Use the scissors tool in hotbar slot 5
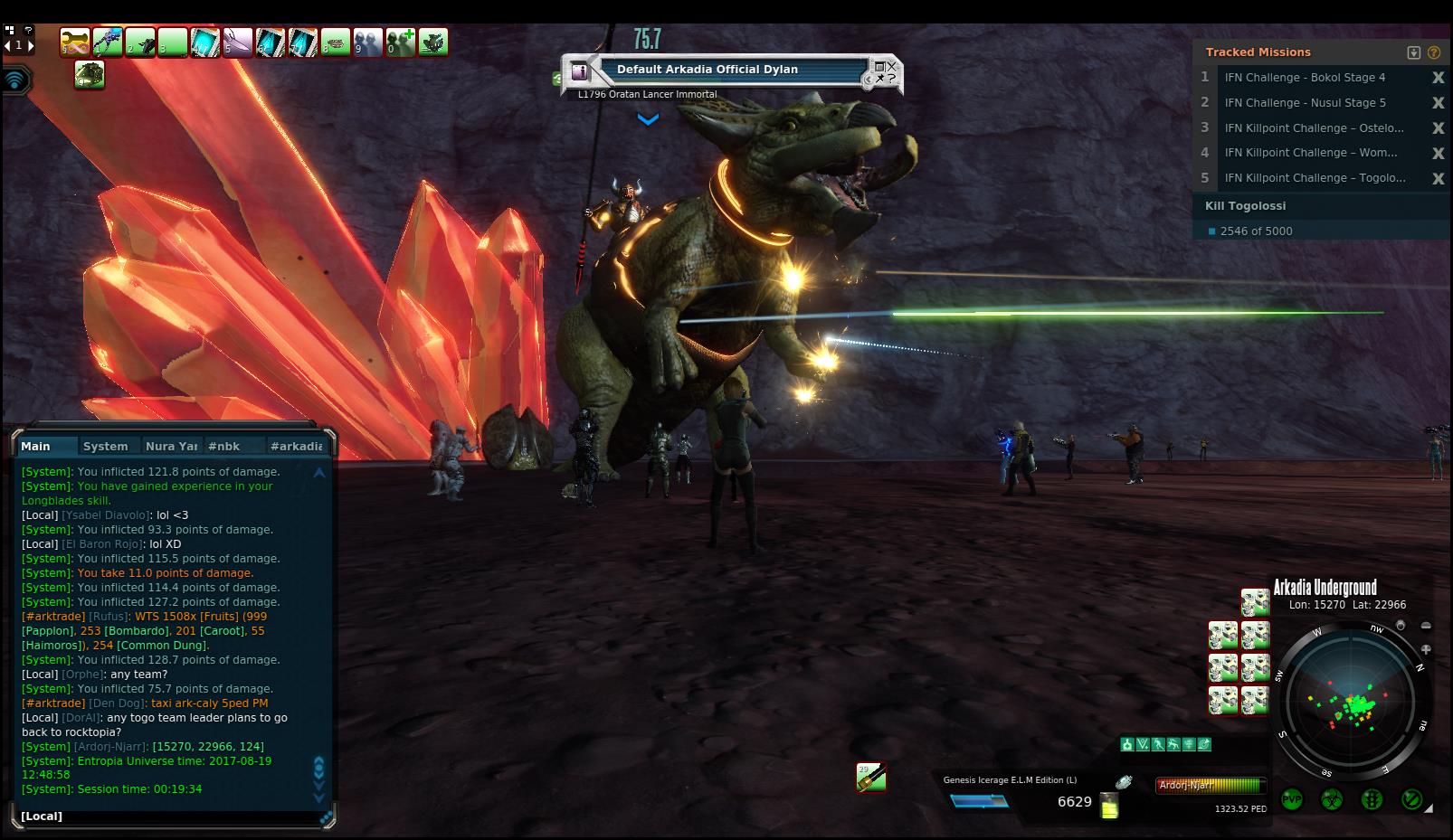The image size is (1453, 840). (x=238, y=42)
